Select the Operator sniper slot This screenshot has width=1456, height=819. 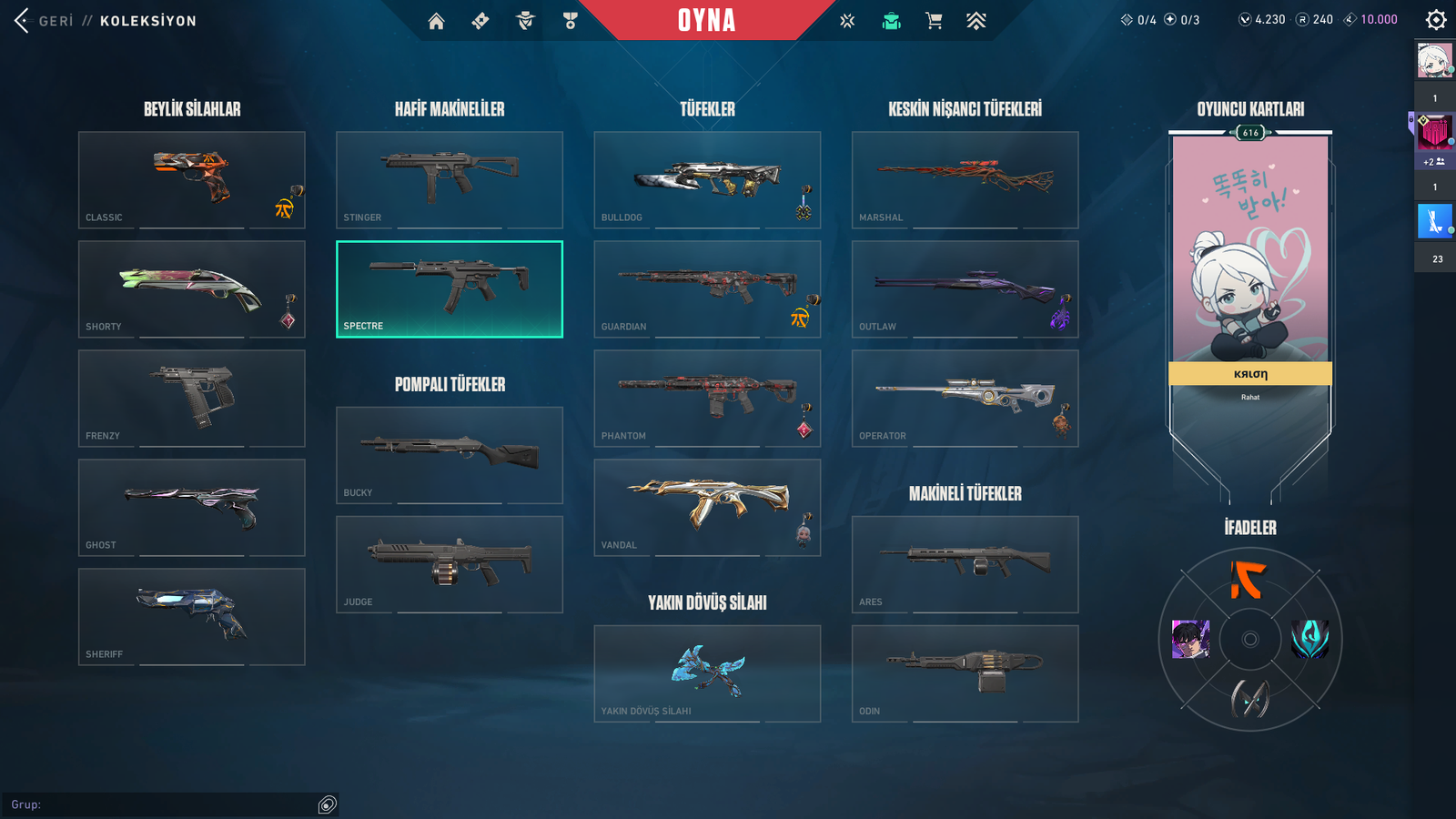click(x=965, y=398)
